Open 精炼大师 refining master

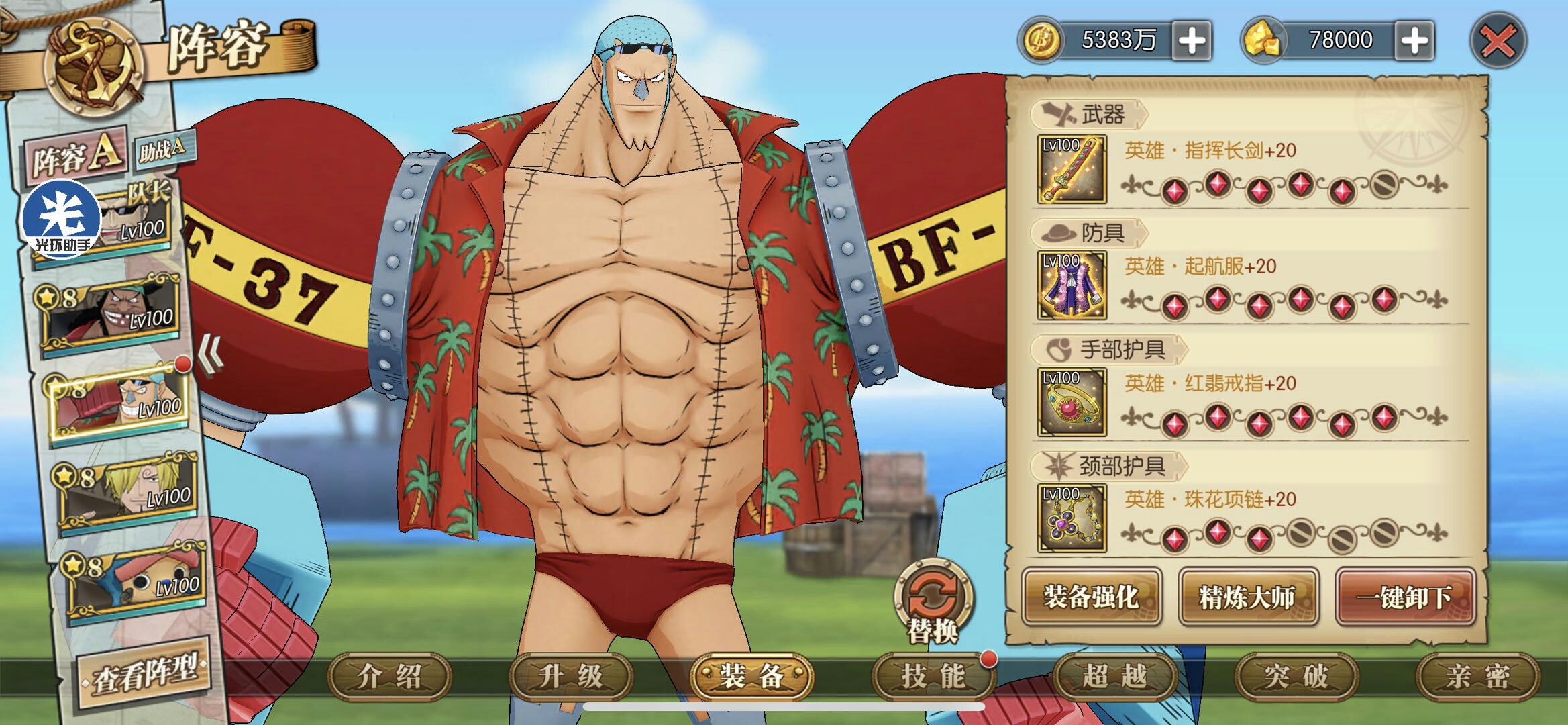(1247, 596)
